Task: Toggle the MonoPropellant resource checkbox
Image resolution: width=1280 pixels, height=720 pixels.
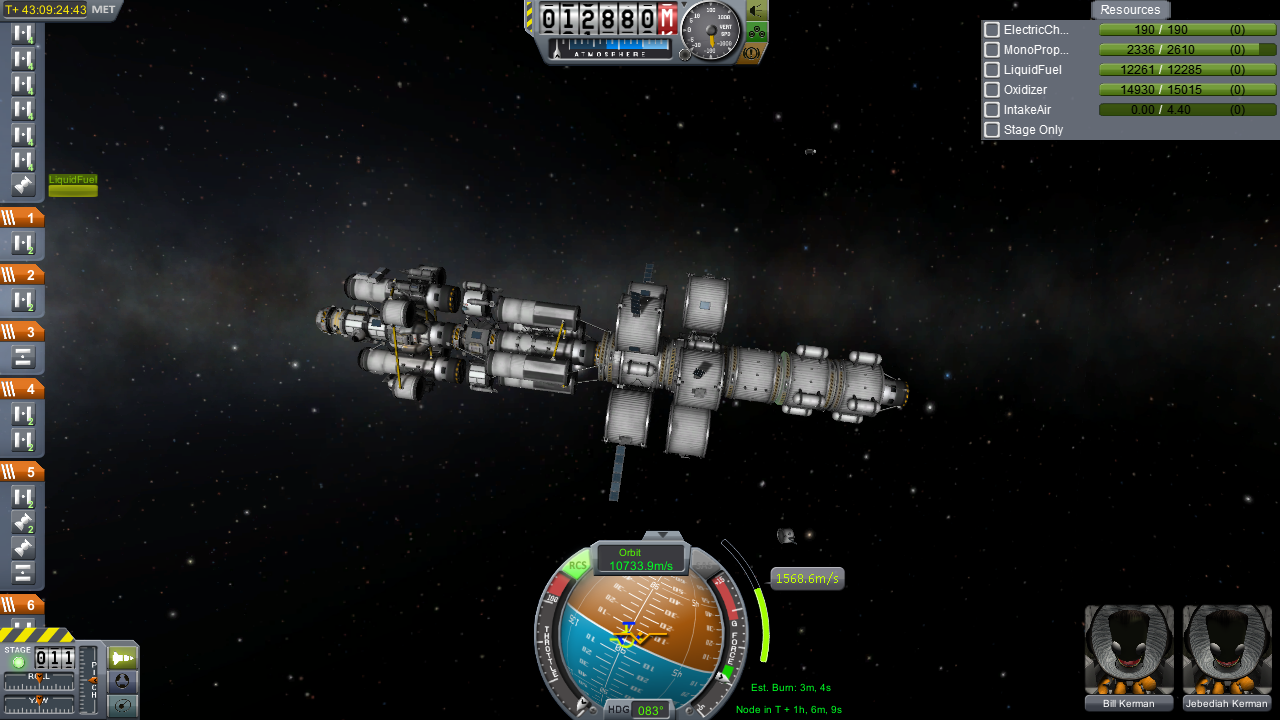Action: click(x=992, y=50)
